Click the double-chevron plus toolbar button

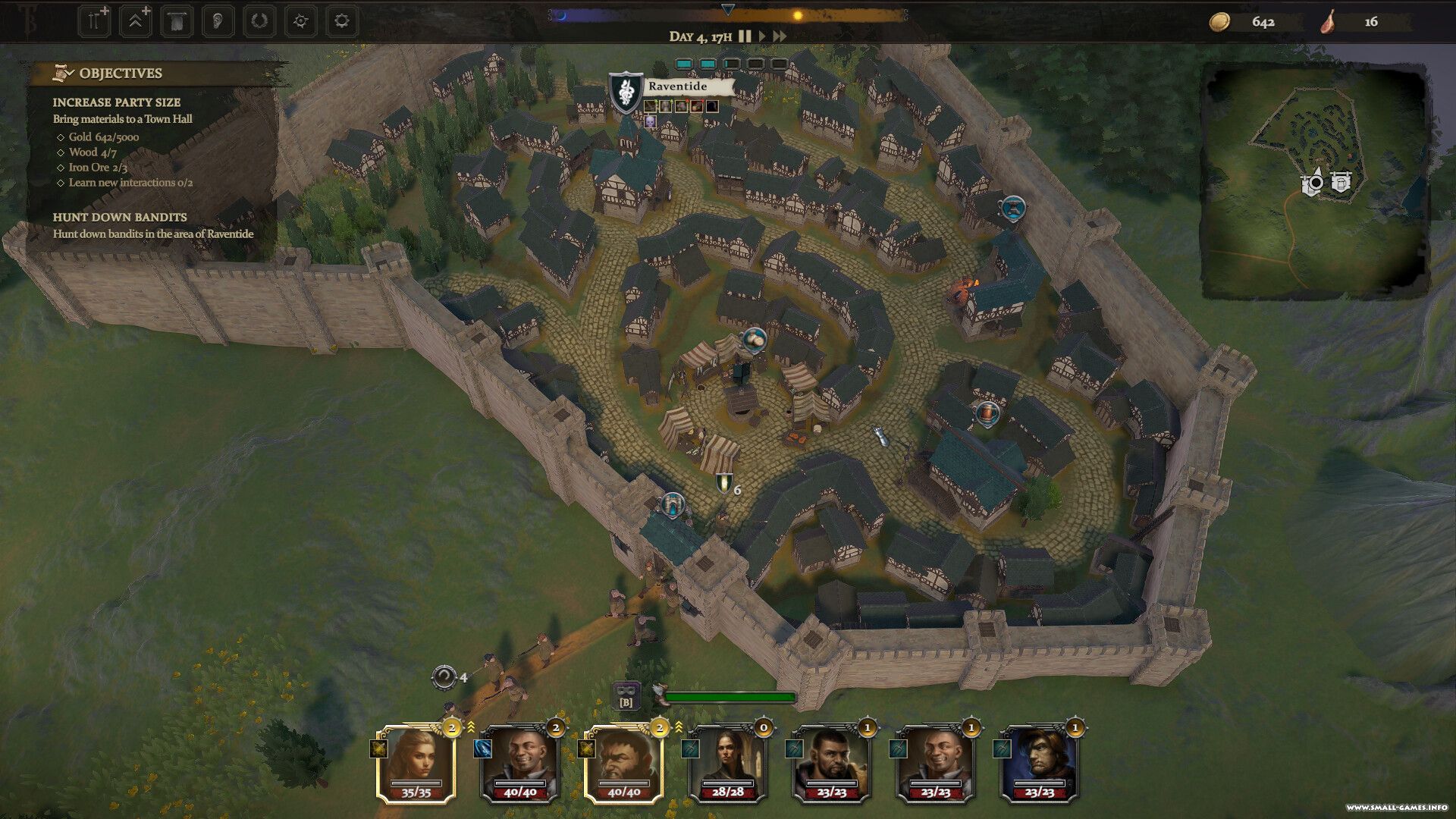135,21
